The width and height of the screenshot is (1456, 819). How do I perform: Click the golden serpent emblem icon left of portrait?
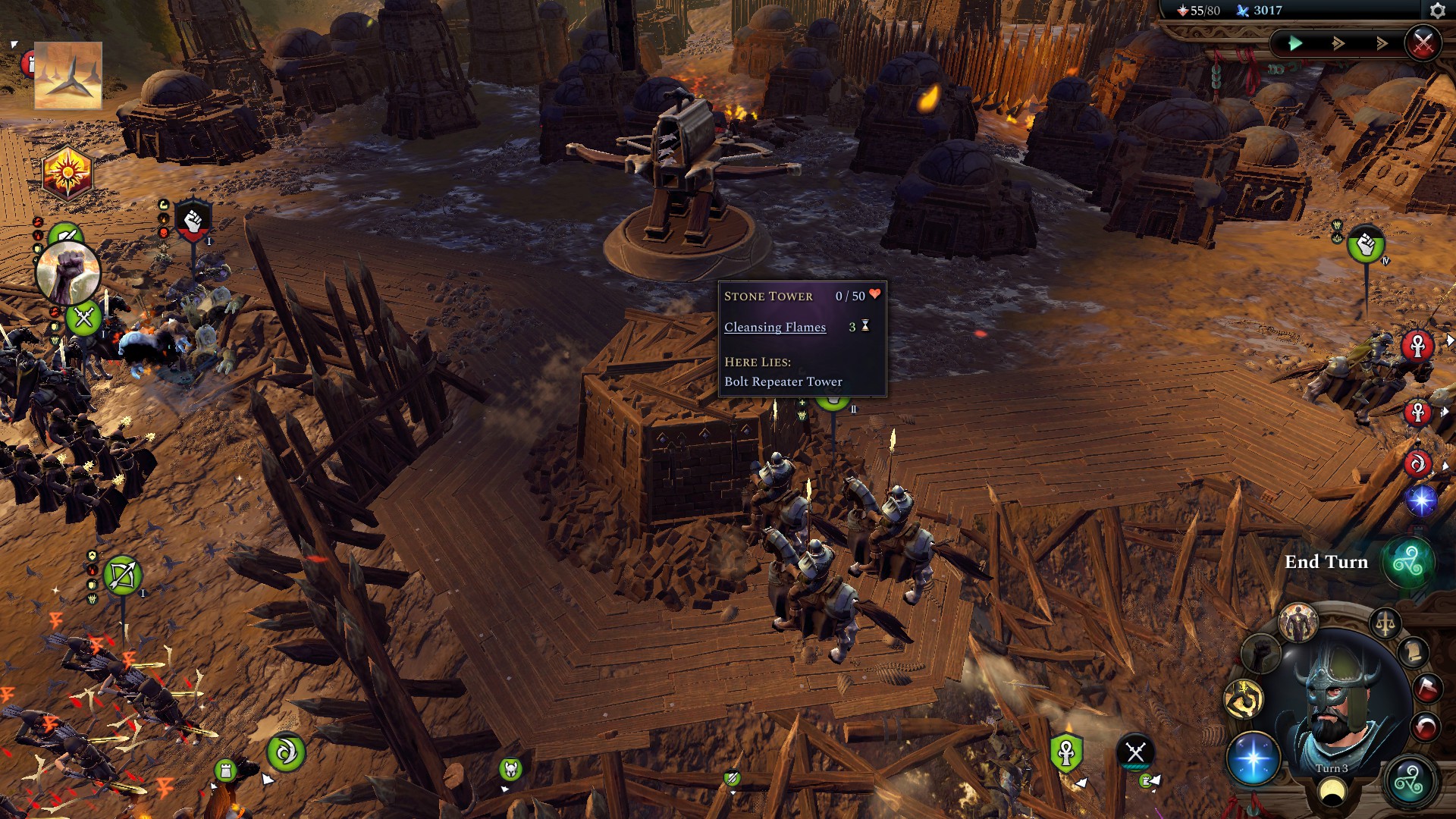tap(1243, 697)
